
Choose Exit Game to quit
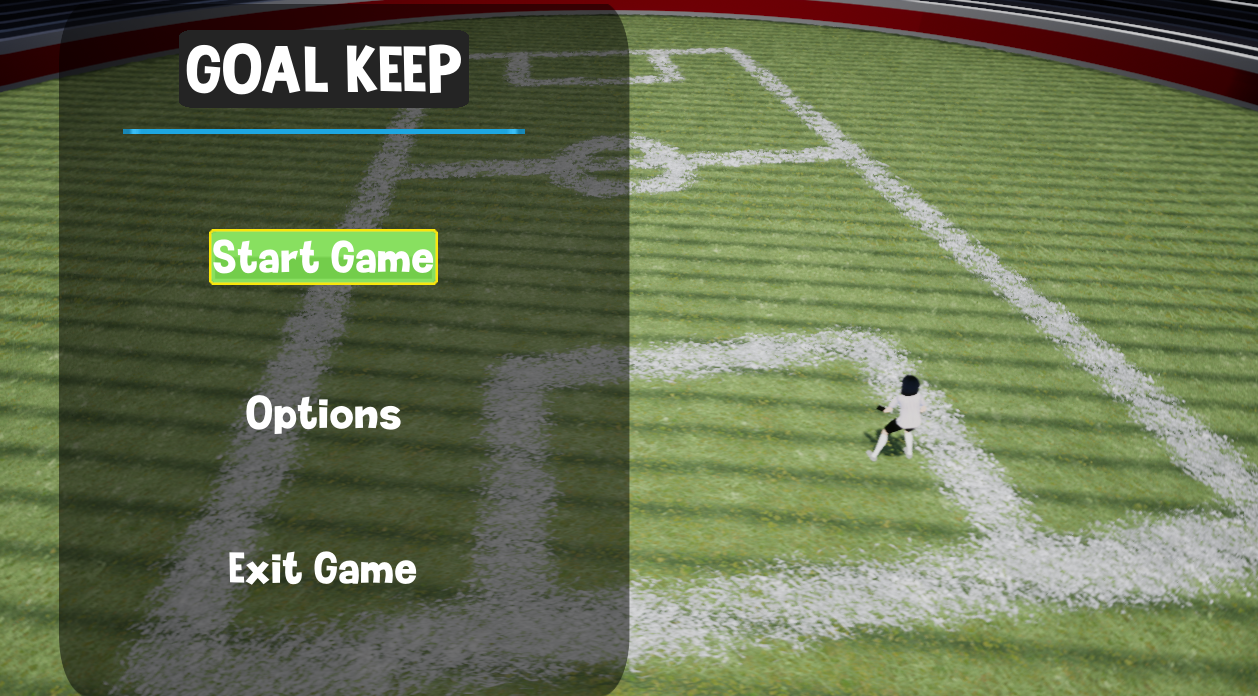(322, 569)
